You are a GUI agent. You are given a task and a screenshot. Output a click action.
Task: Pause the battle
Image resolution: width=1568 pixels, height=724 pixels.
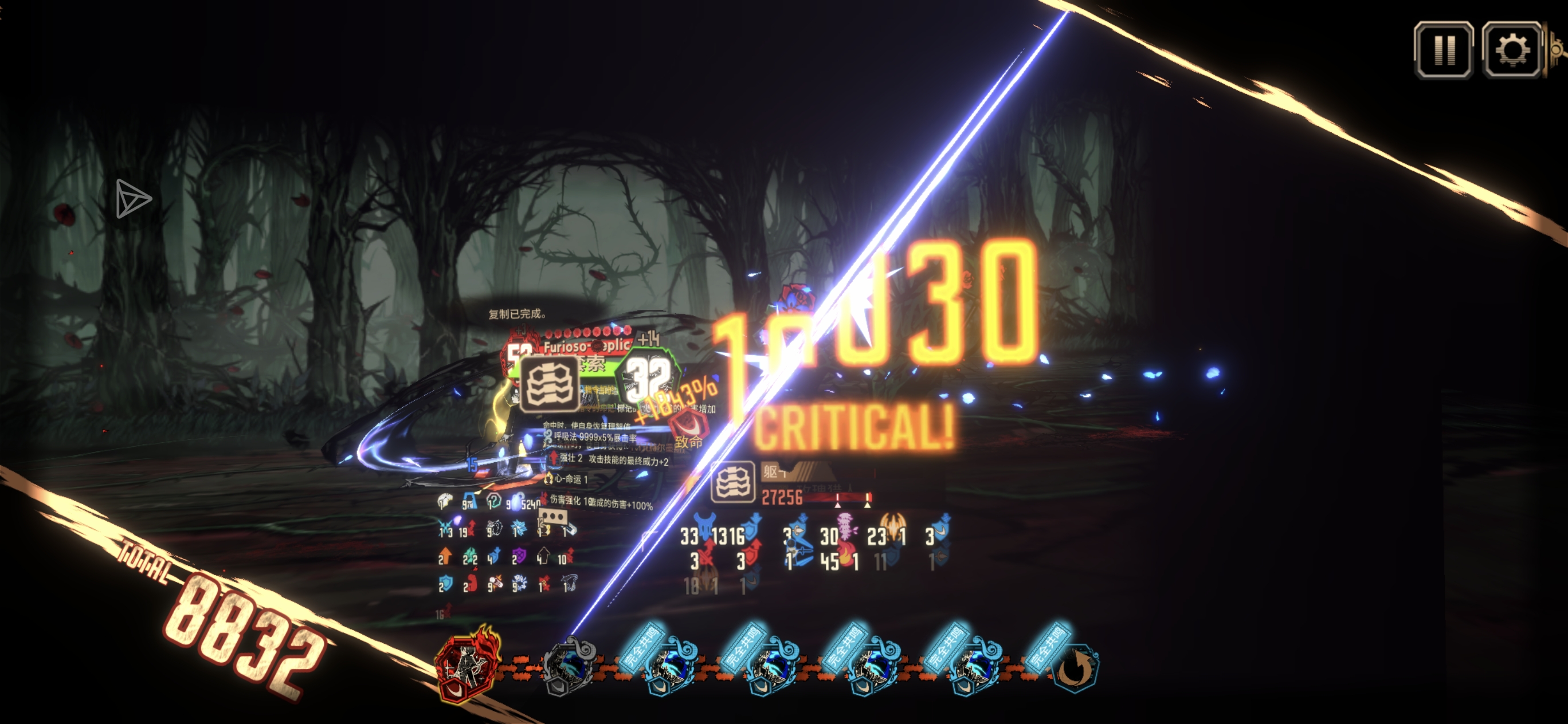tap(1443, 50)
